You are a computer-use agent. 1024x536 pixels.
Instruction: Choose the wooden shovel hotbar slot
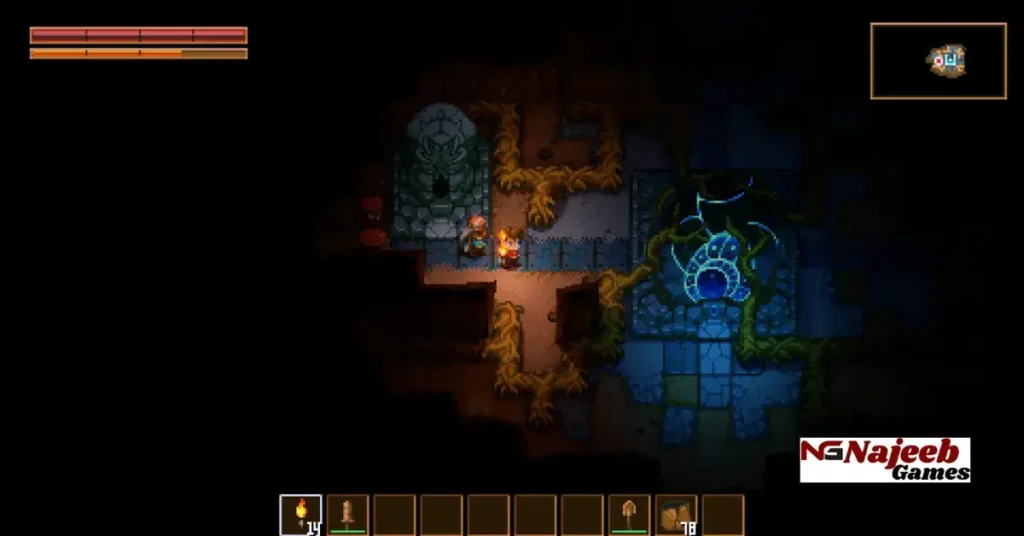coord(629,515)
